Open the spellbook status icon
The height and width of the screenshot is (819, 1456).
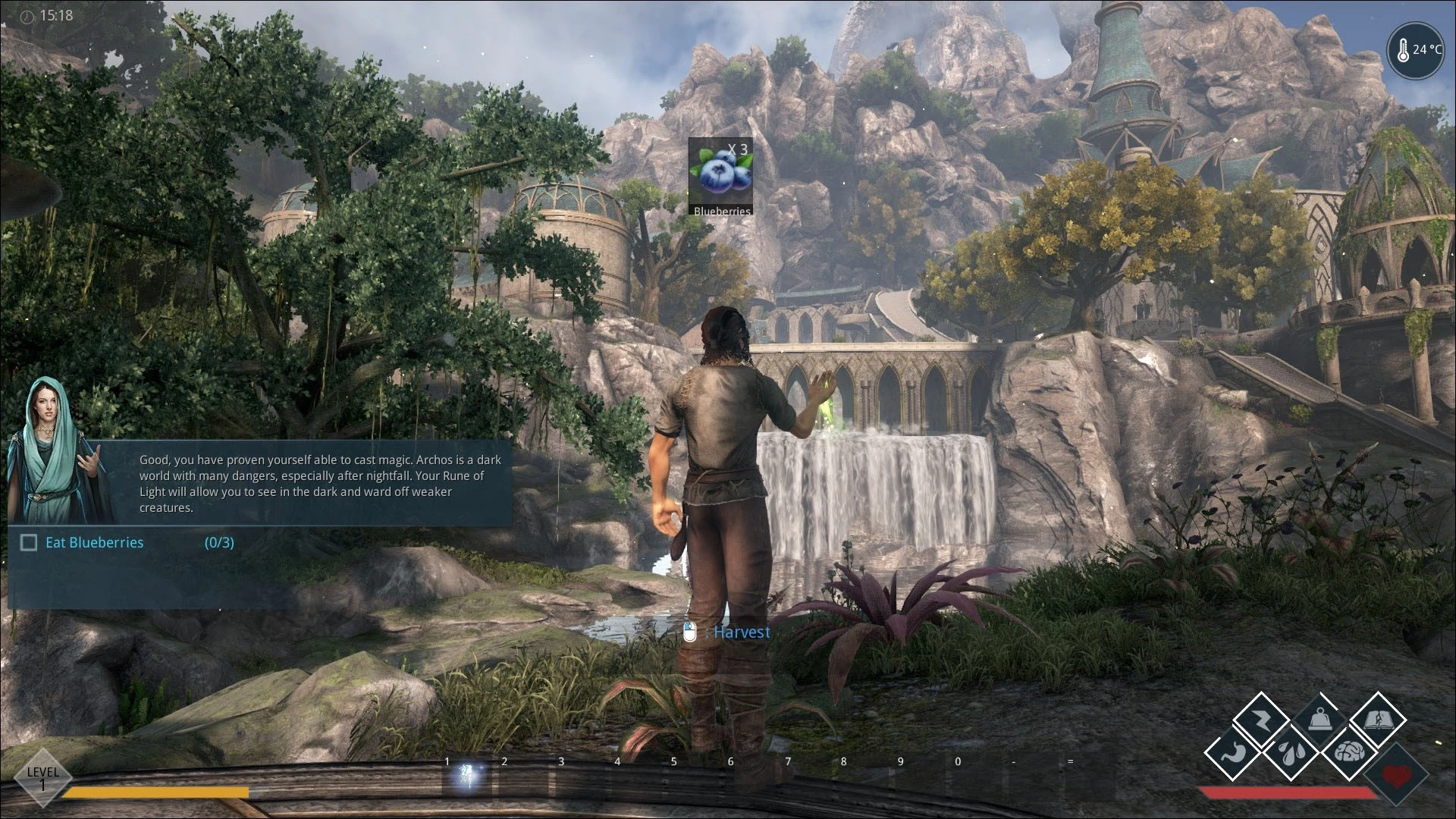tap(1378, 720)
